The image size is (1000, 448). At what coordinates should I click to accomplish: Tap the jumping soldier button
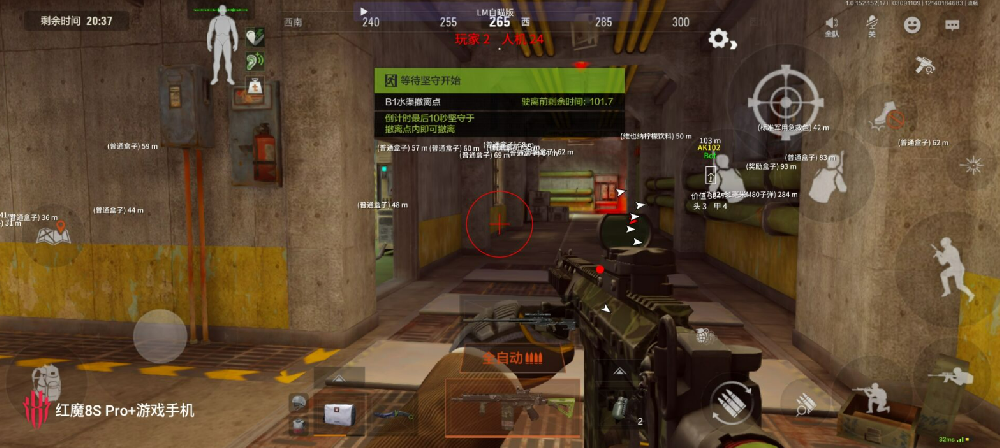pos(947,263)
